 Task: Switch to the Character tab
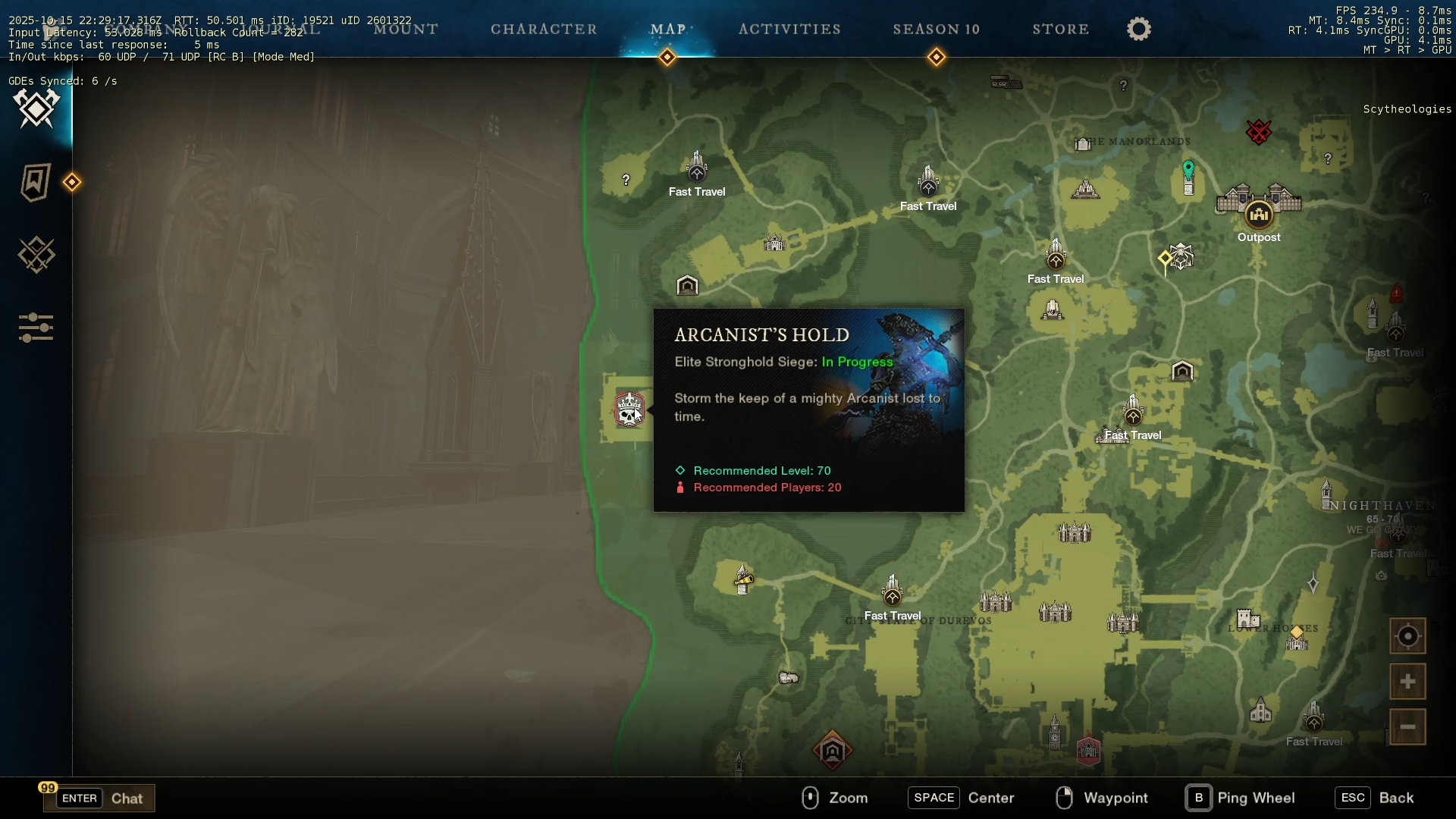[544, 30]
